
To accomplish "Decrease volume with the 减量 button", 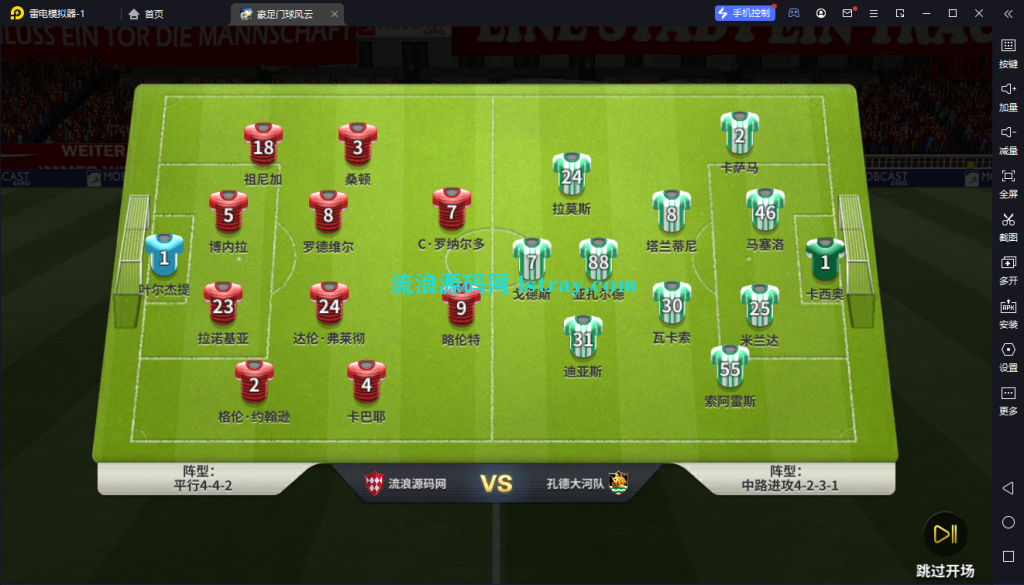I will pyautogui.click(x=1008, y=138).
